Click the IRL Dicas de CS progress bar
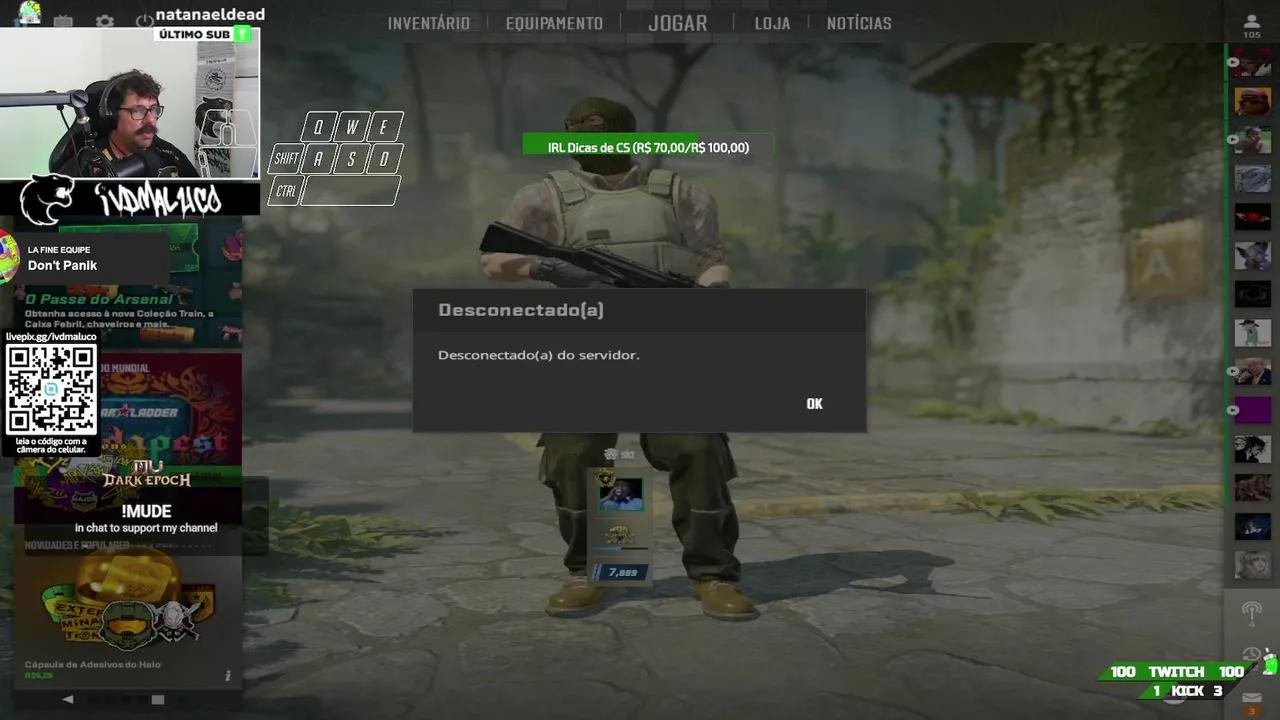Viewport: 1280px width, 720px height. tap(649, 146)
